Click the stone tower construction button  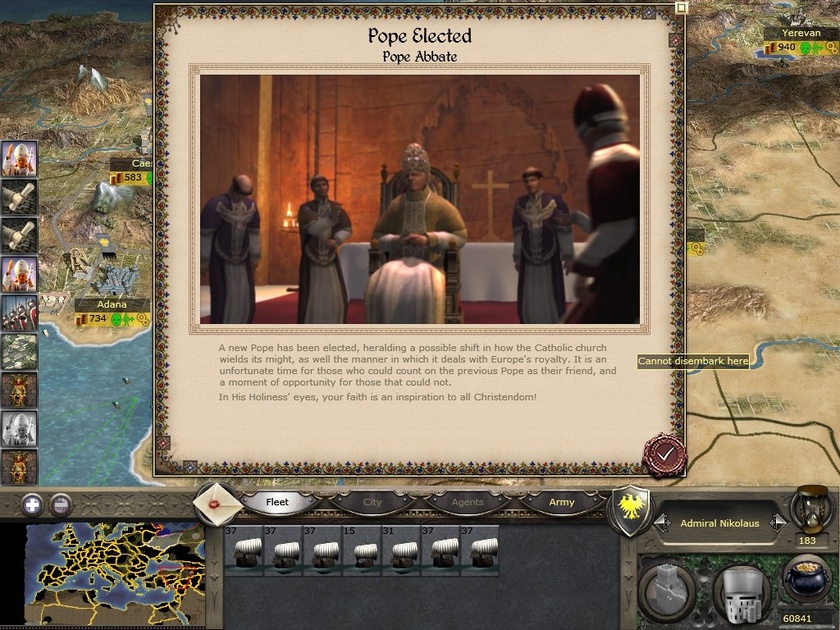pos(665,588)
